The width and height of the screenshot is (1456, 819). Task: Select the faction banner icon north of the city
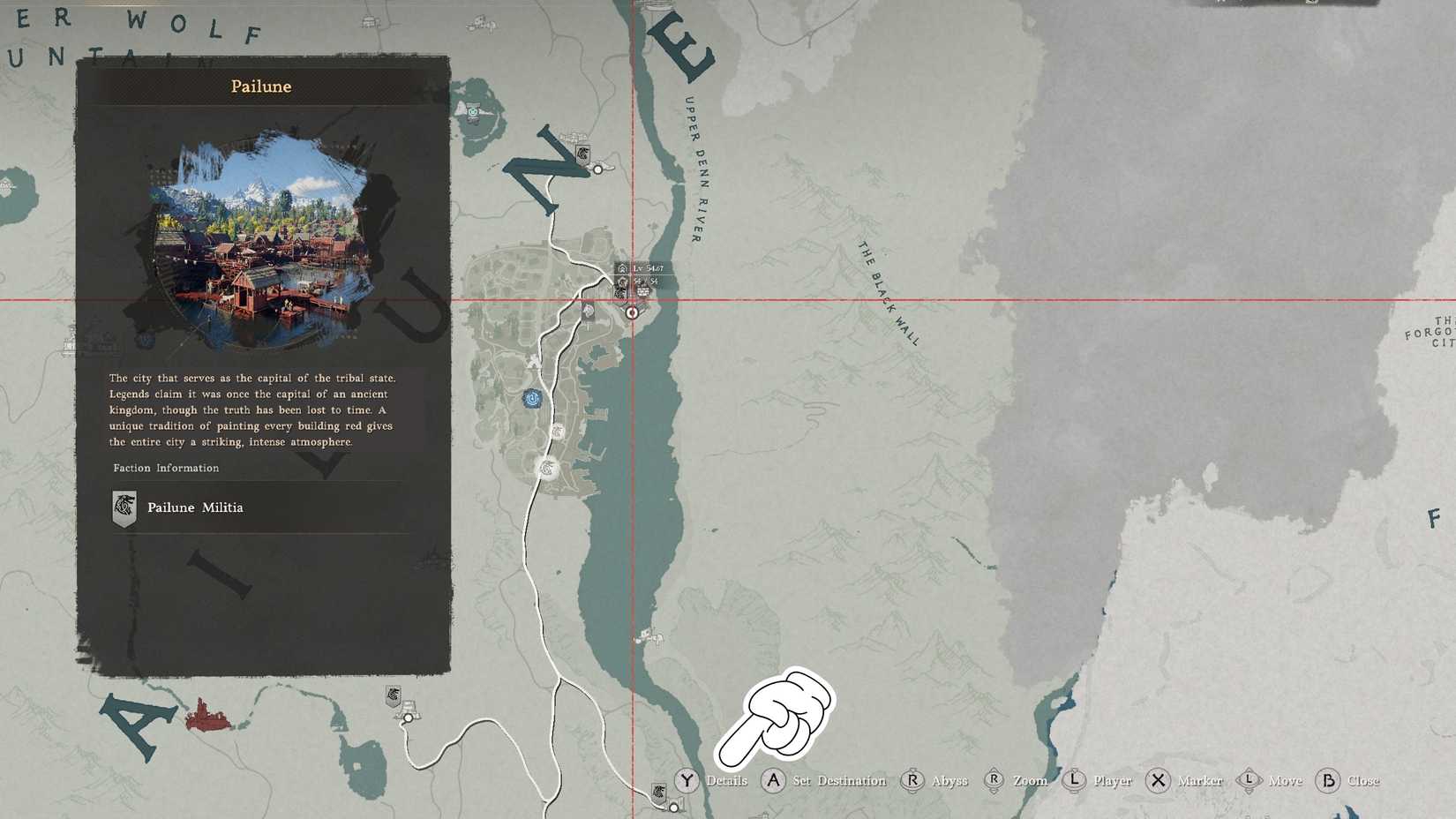point(582,152)
